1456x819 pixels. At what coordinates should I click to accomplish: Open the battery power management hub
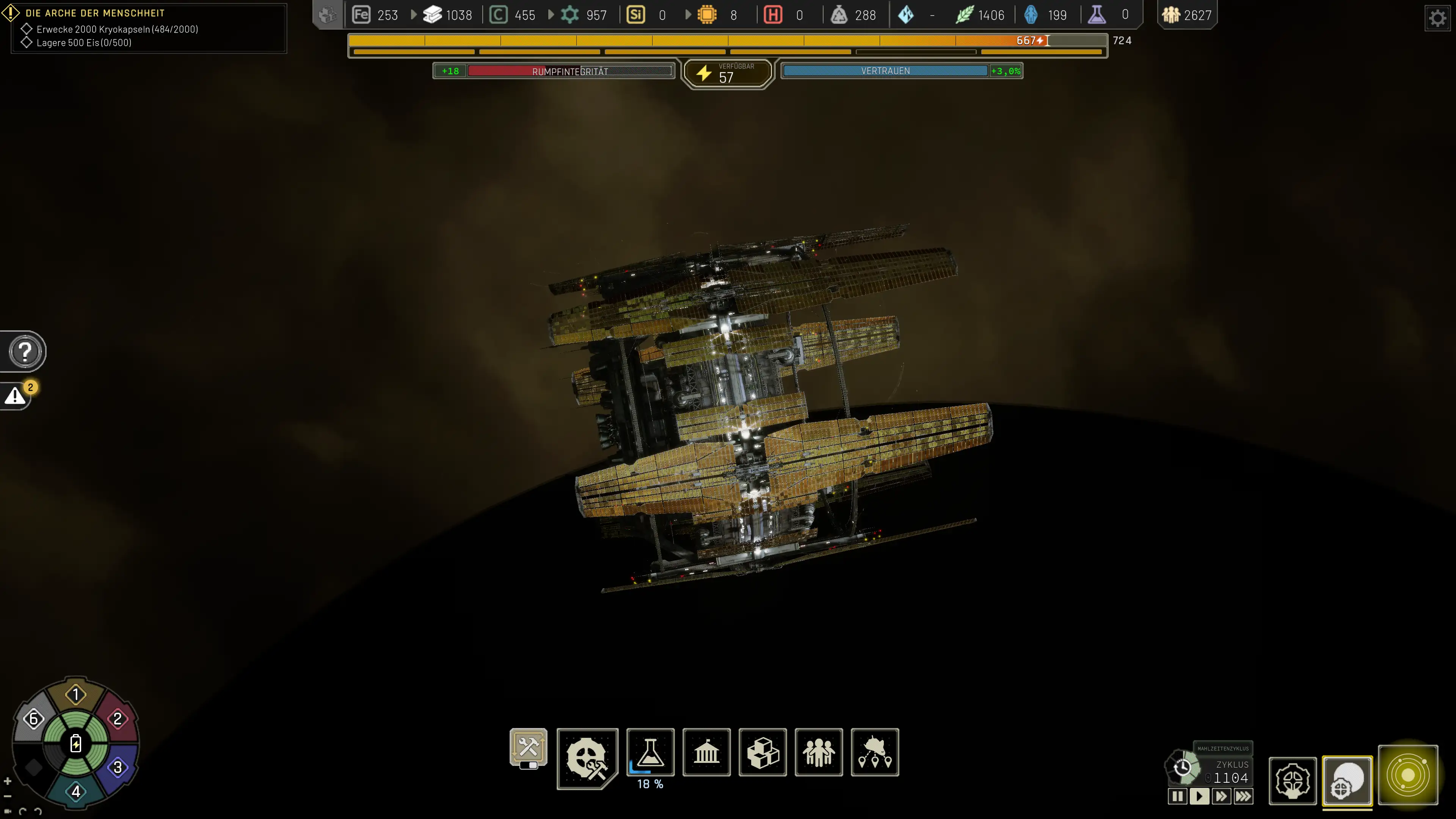pyautogui.click(x=76, y=743)
